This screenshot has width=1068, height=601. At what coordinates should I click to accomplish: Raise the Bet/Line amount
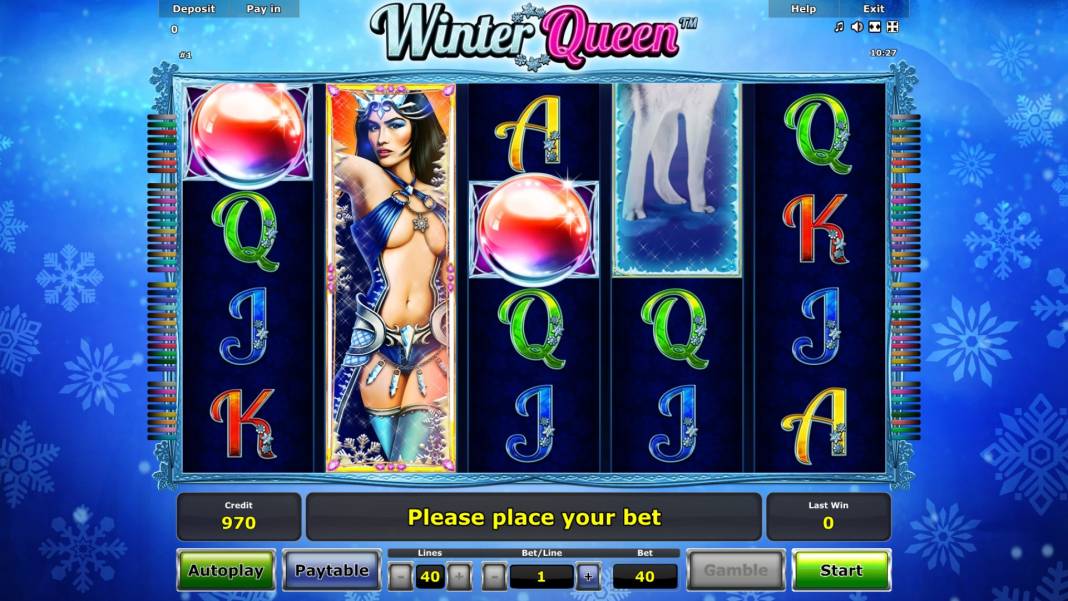(x=588, y=576)
